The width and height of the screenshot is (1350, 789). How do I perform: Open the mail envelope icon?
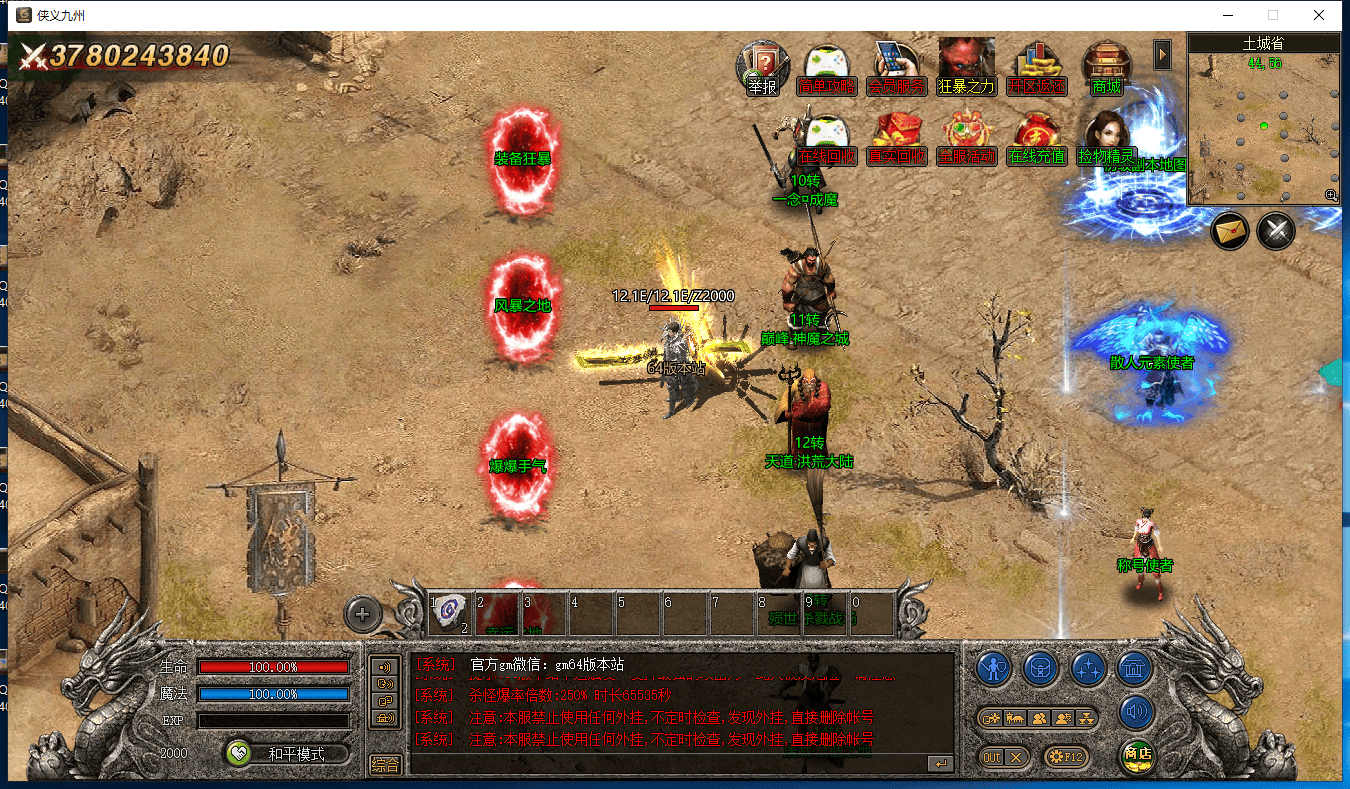(x=1231, y=231)
